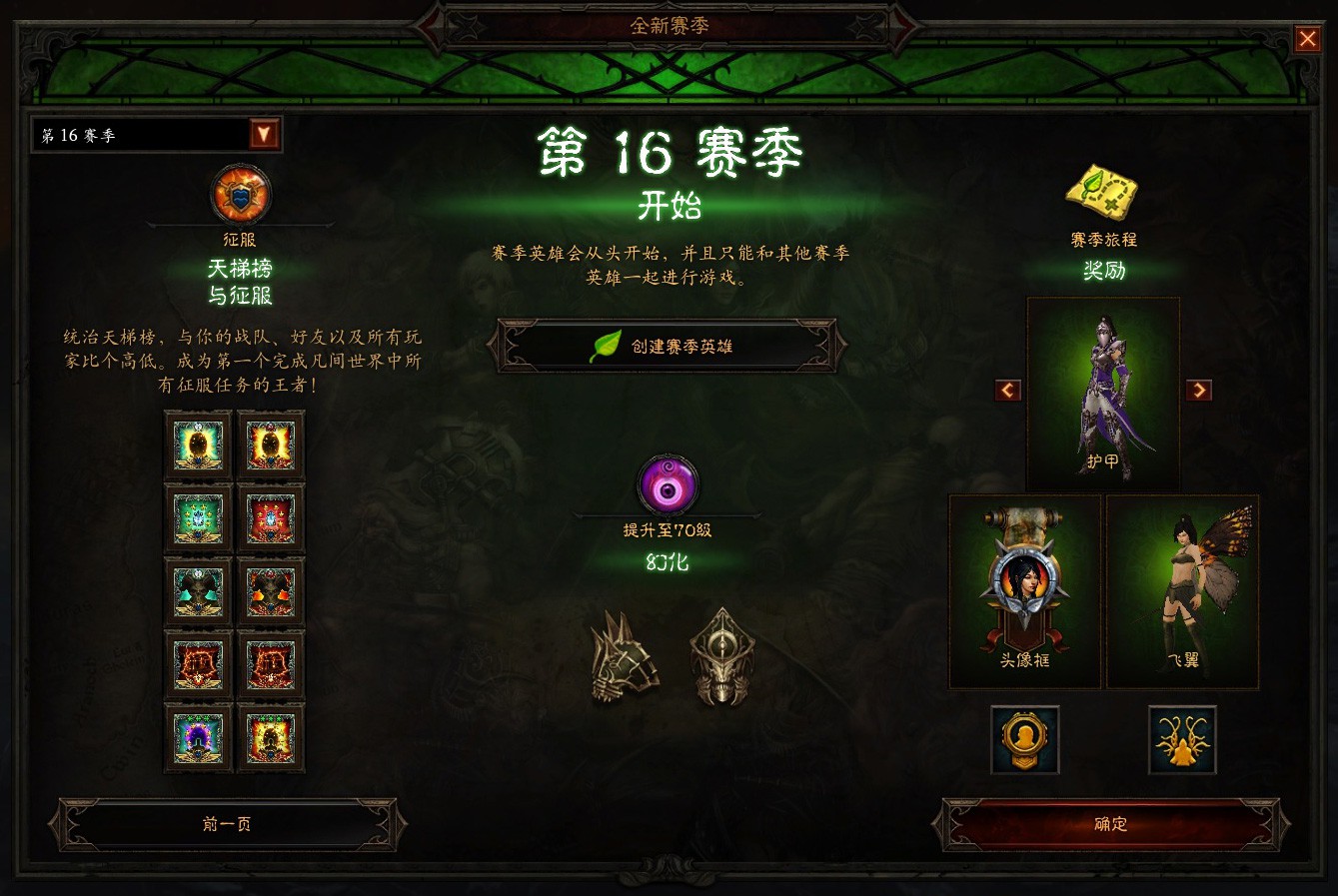The image size is (1338, 896).
Task: Click the portrait medallion icon below 头像框
Action: (1023, 741)
